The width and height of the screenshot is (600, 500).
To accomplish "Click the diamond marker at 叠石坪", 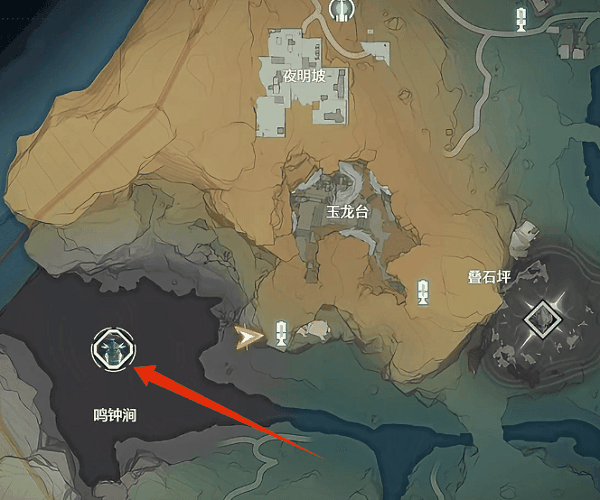I will pos(539,321).
